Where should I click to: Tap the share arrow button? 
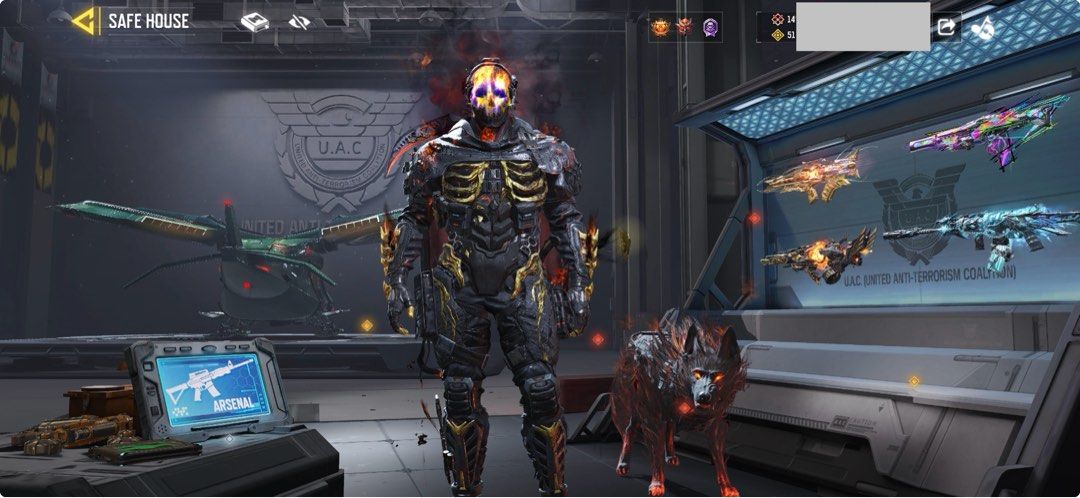click(946, 28)
